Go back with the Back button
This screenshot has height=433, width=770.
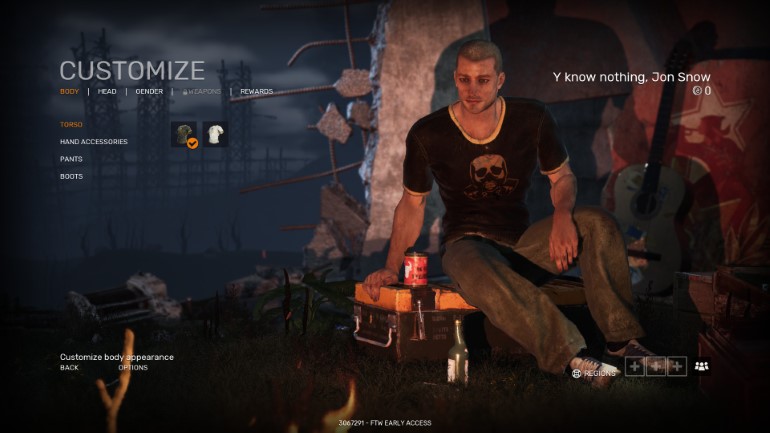pyautogui.click(x=69, y=368)
